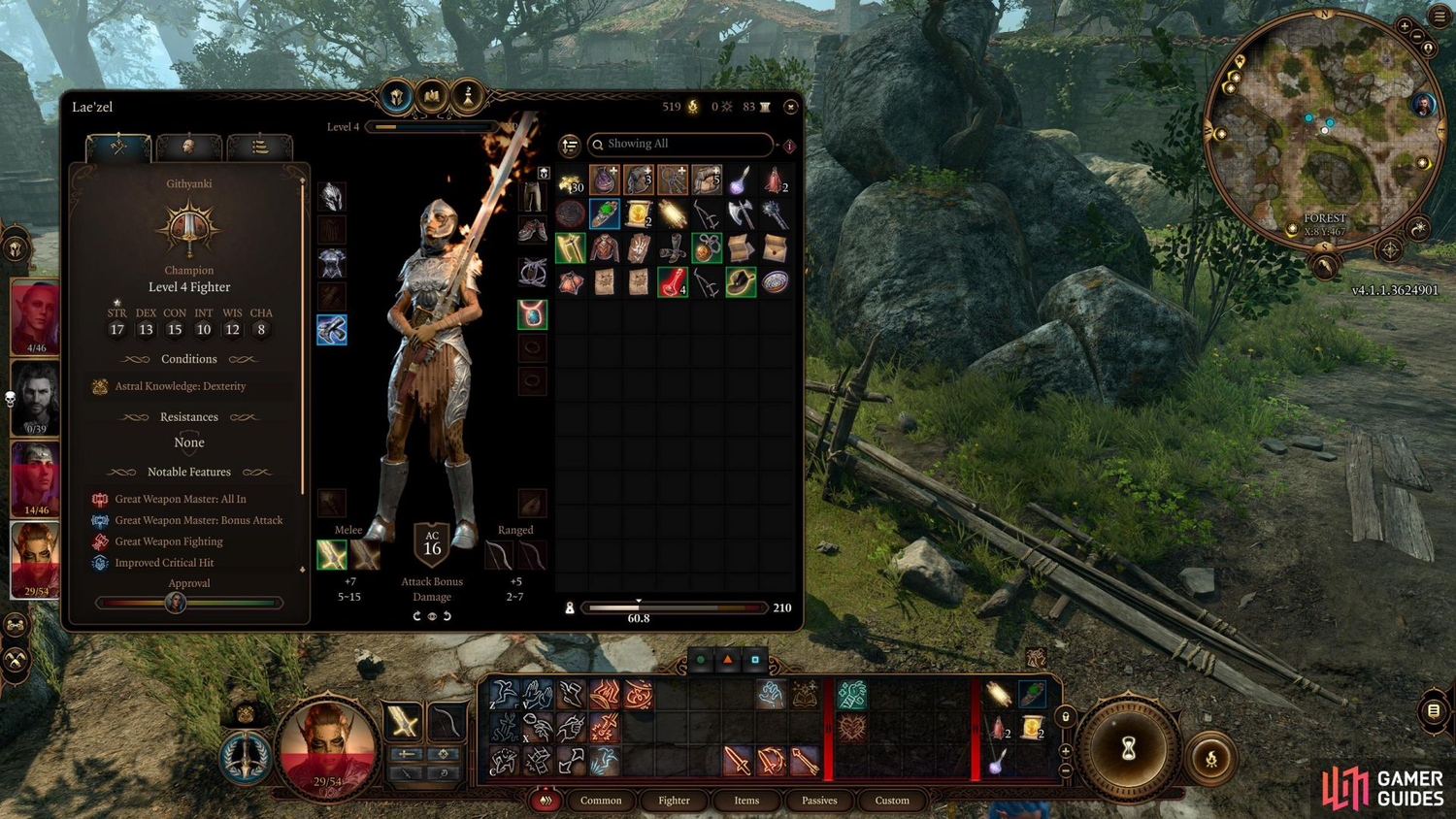This screenshot has width=1456, height=819.
Task: Select the bearded dead companion portrait
Action: tap(36, 398)
